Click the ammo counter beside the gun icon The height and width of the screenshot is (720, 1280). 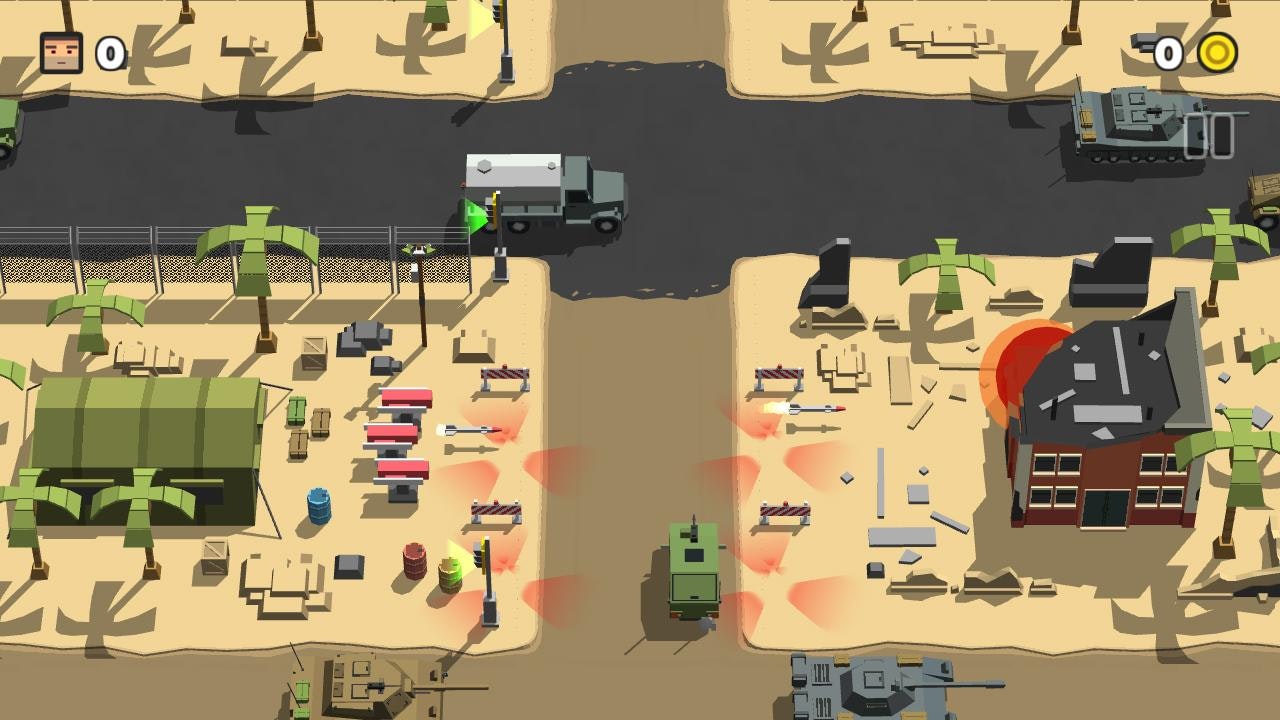tap(1170, 55)
